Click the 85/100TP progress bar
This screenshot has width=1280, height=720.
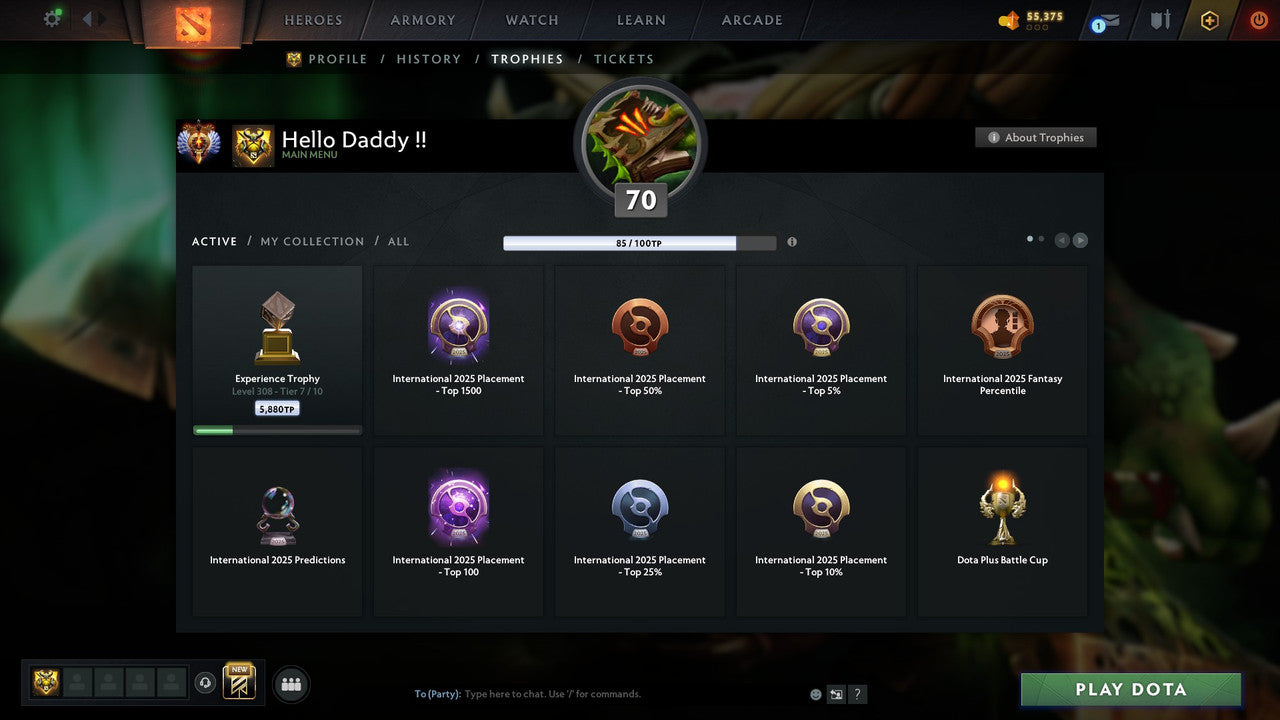(640, 243)
